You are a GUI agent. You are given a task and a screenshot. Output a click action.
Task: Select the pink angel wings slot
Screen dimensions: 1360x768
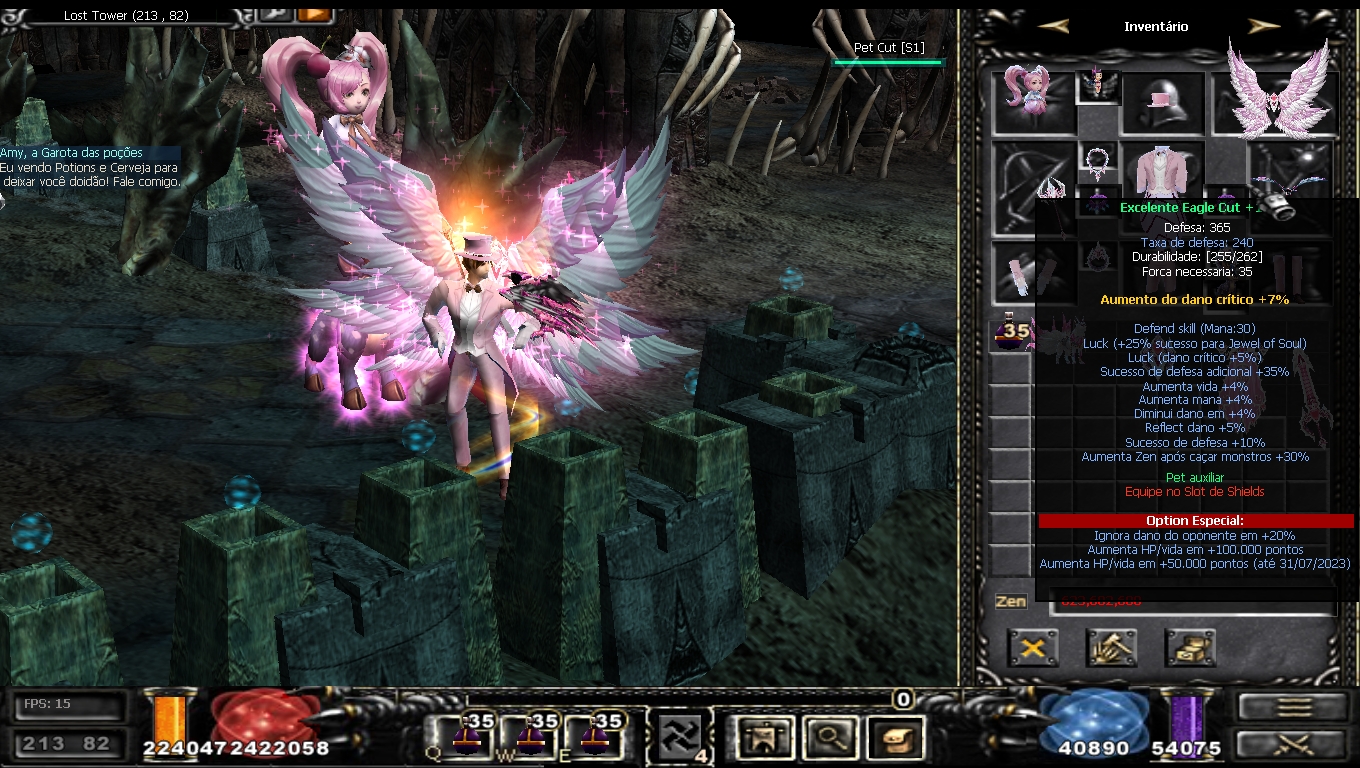[x=1277, y=98]
